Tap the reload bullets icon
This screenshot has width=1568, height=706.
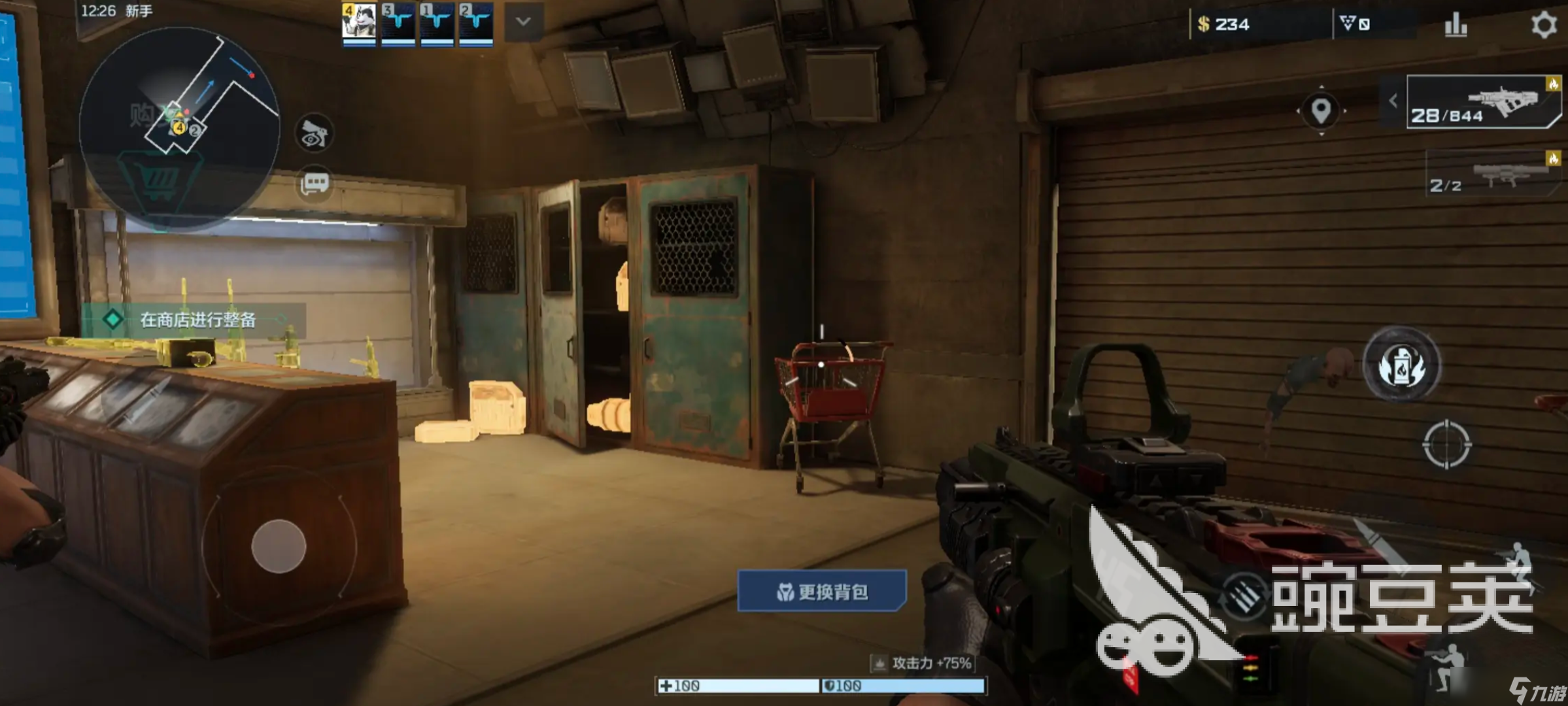click(1244, 595)
